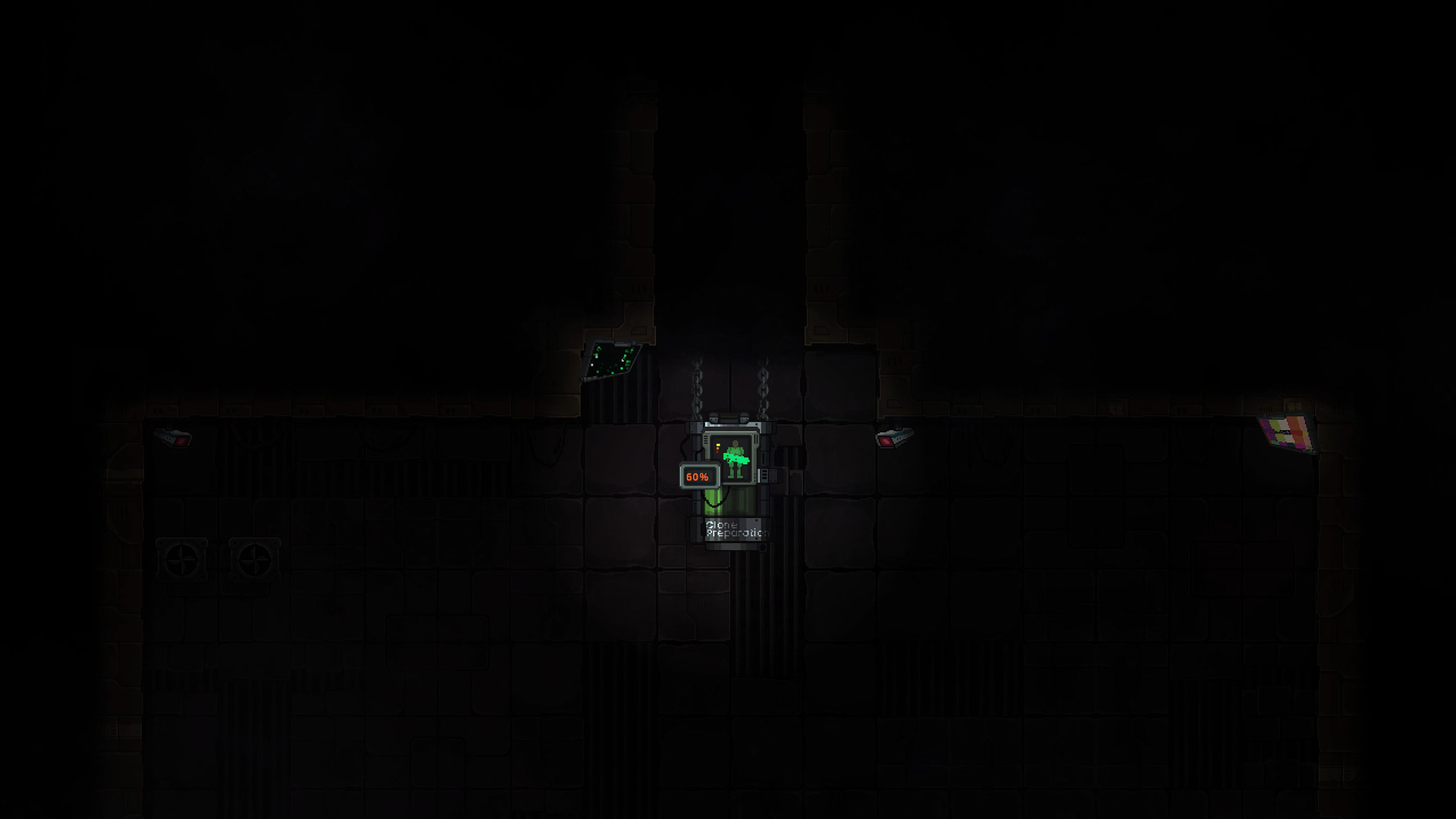
Task: Toggle the yellow indicator light on the pod
Action: click(717, 444)
